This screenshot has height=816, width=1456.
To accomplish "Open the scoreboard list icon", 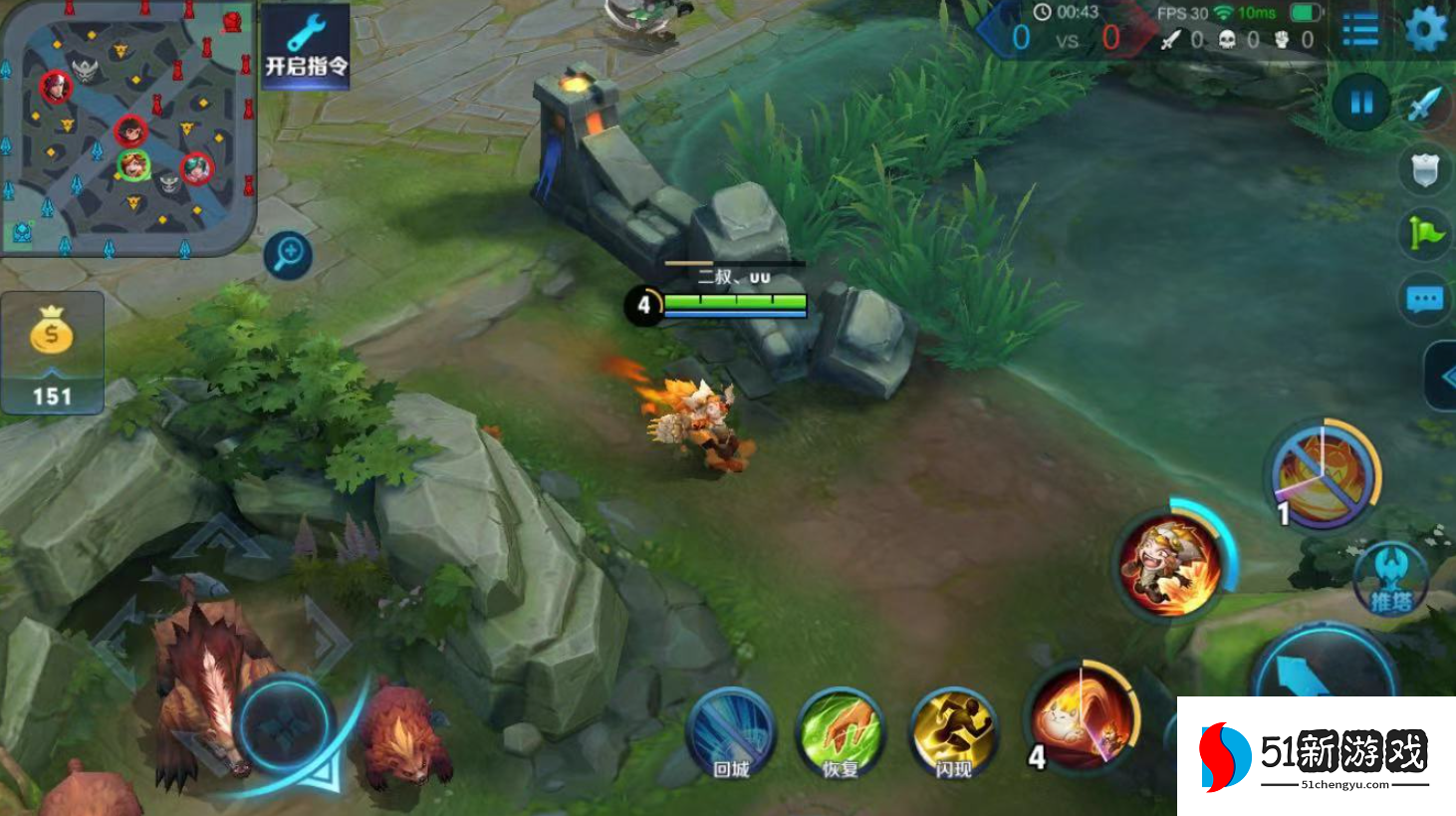I will tap(1360, 30).
